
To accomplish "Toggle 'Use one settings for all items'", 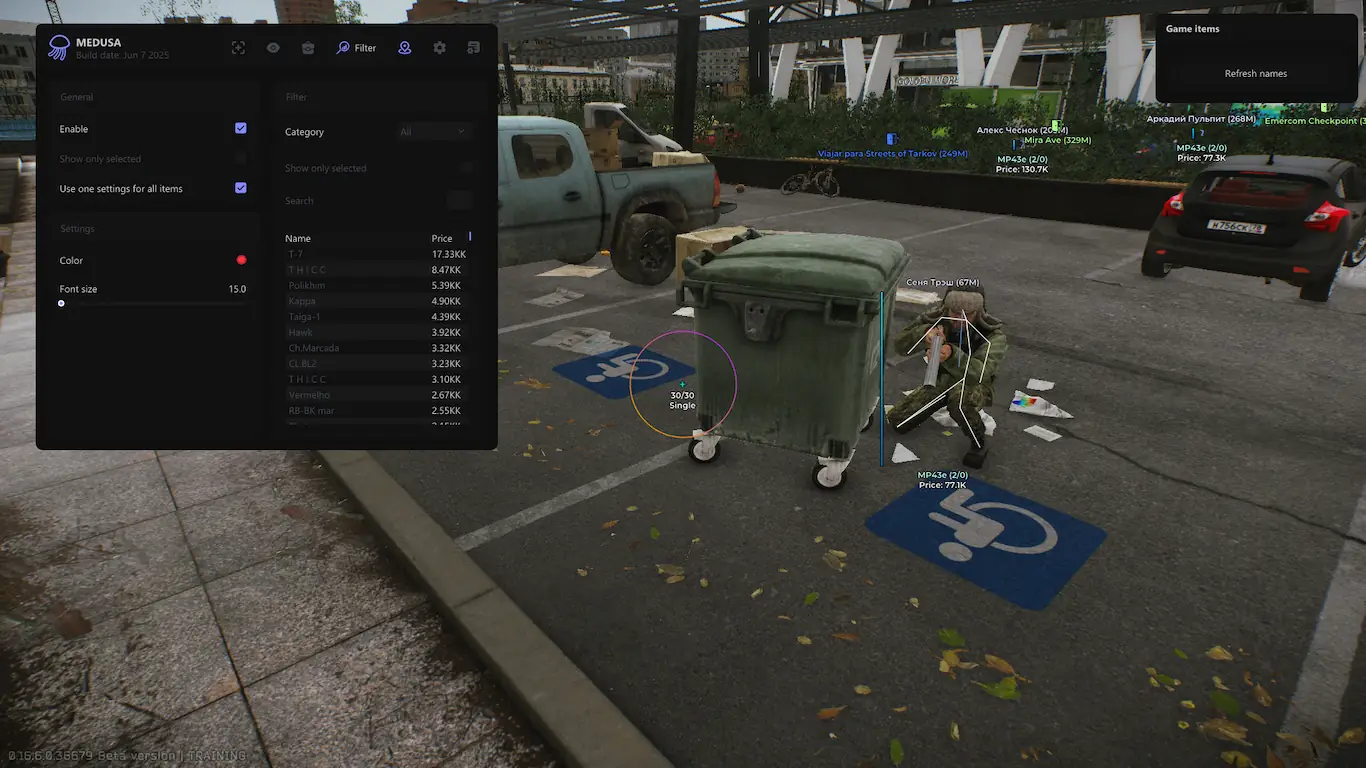I will tap(240, 188).
